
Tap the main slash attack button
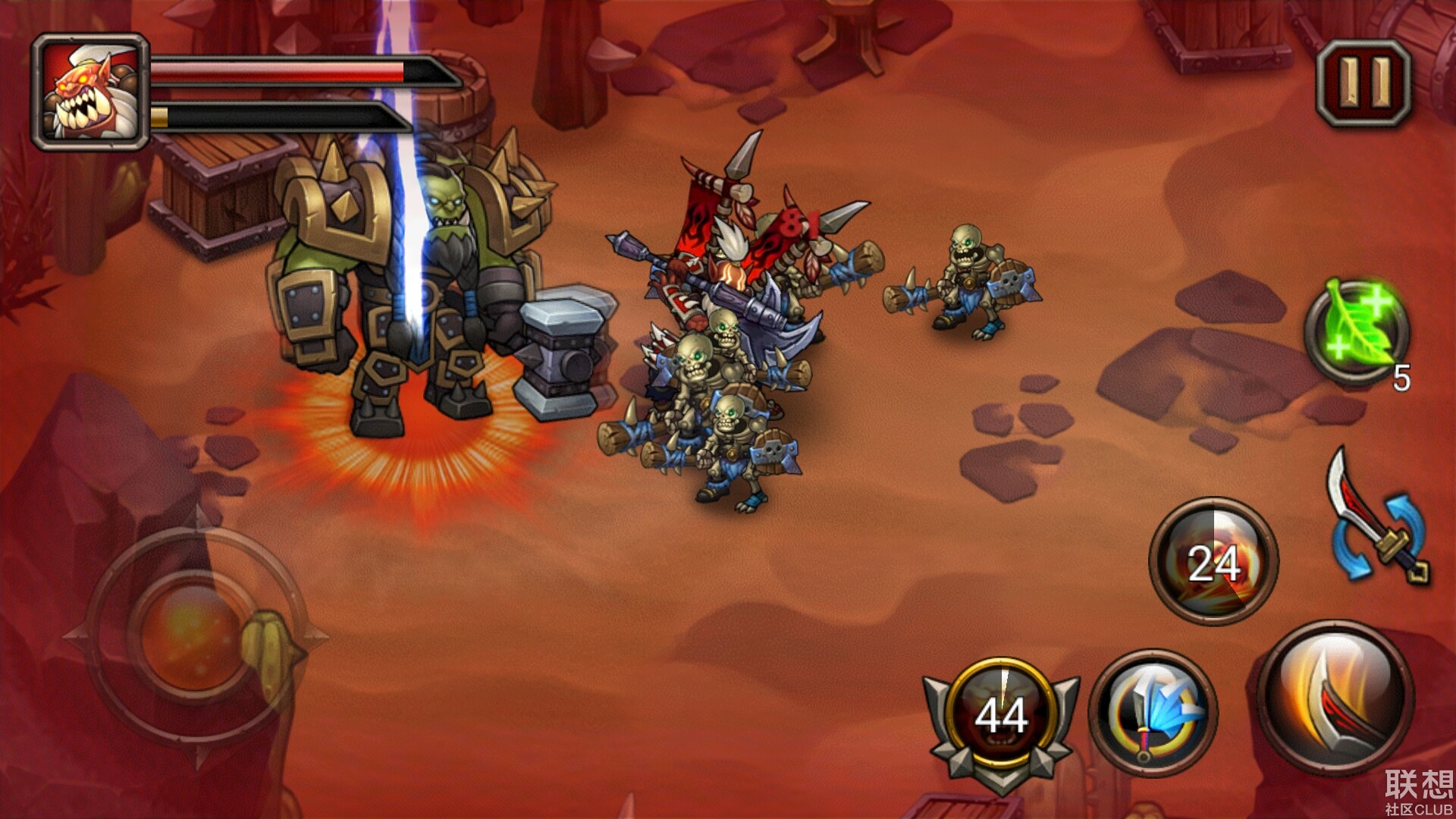click(x=1335, y=698)
